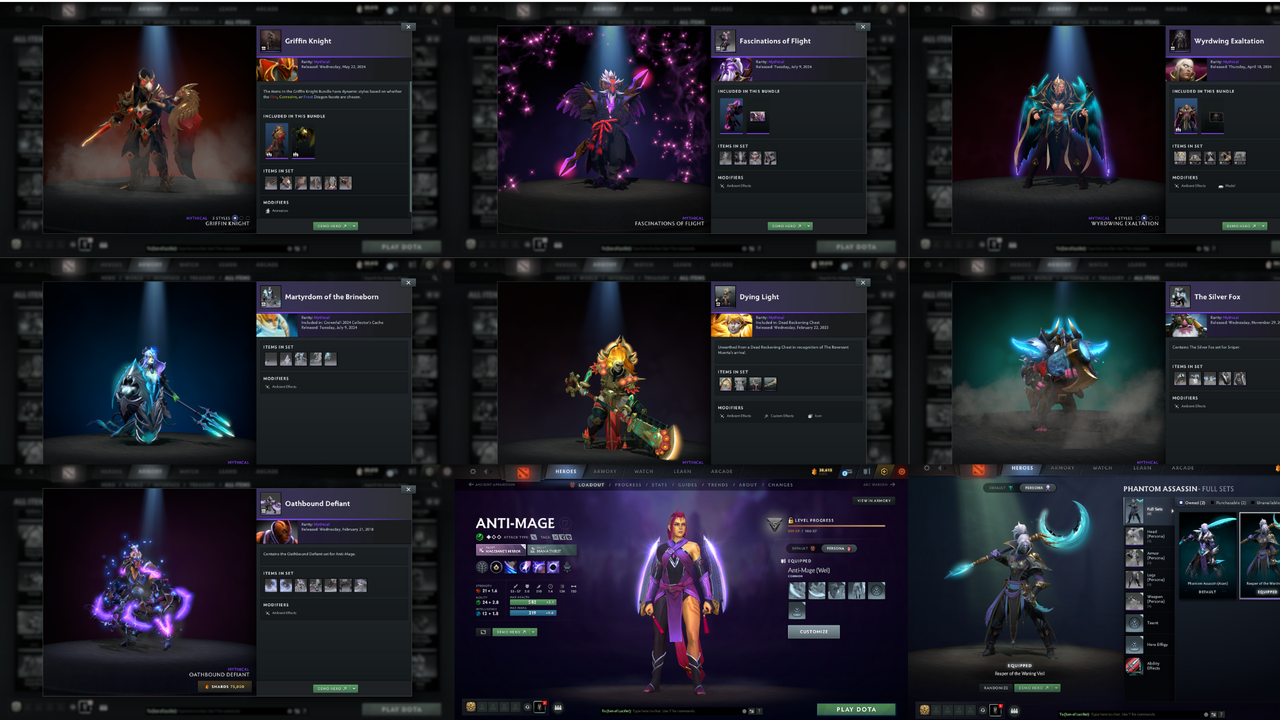Click the Dota 2 logo in the navigation bar

tap(522, 473)
